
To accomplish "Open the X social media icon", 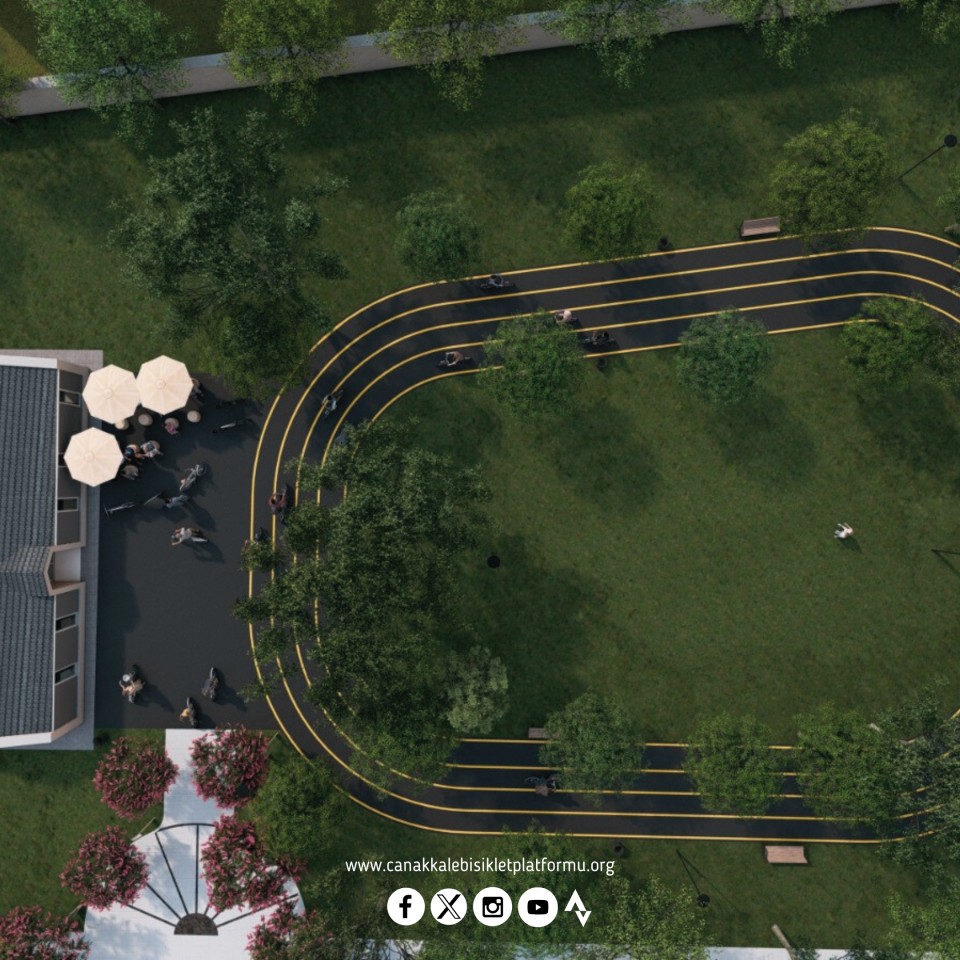I will (x=449, y=907).
